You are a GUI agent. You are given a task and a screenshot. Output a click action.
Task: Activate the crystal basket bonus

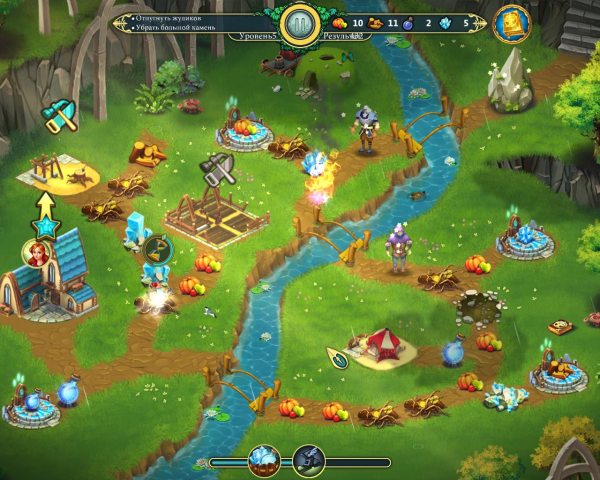[x=265, y=460]
